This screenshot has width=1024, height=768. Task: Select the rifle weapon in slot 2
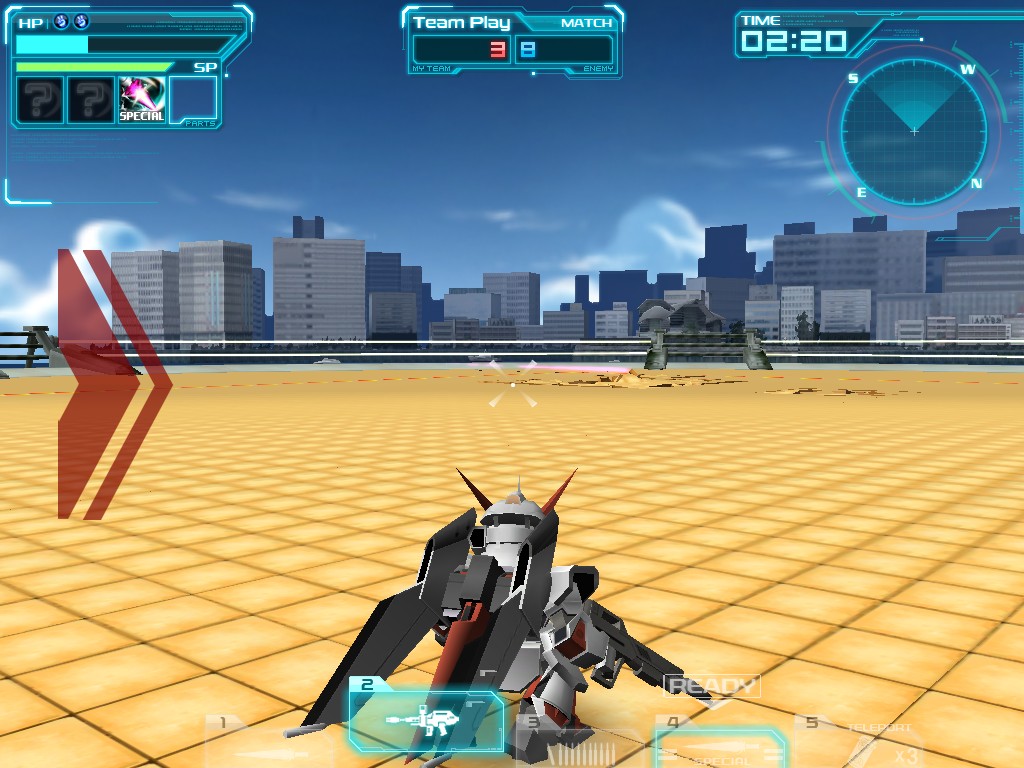(426, 720)
